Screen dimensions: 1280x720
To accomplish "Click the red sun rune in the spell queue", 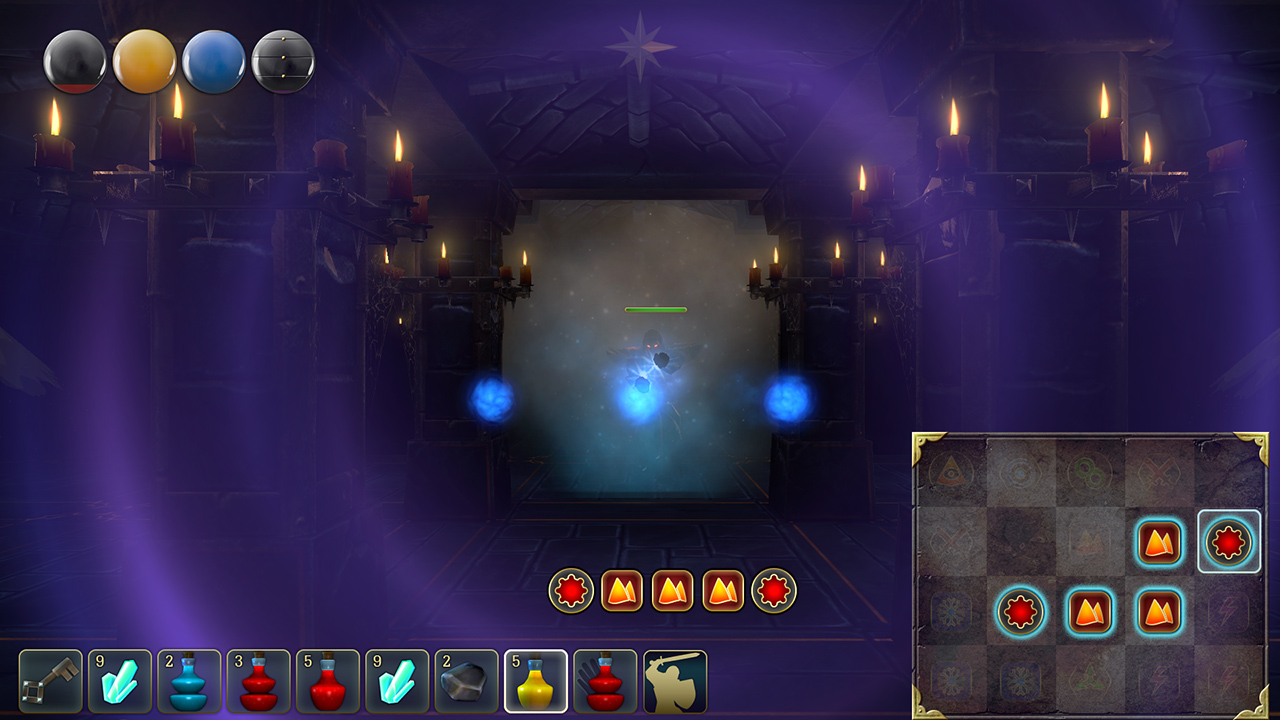I will (572, 589).
